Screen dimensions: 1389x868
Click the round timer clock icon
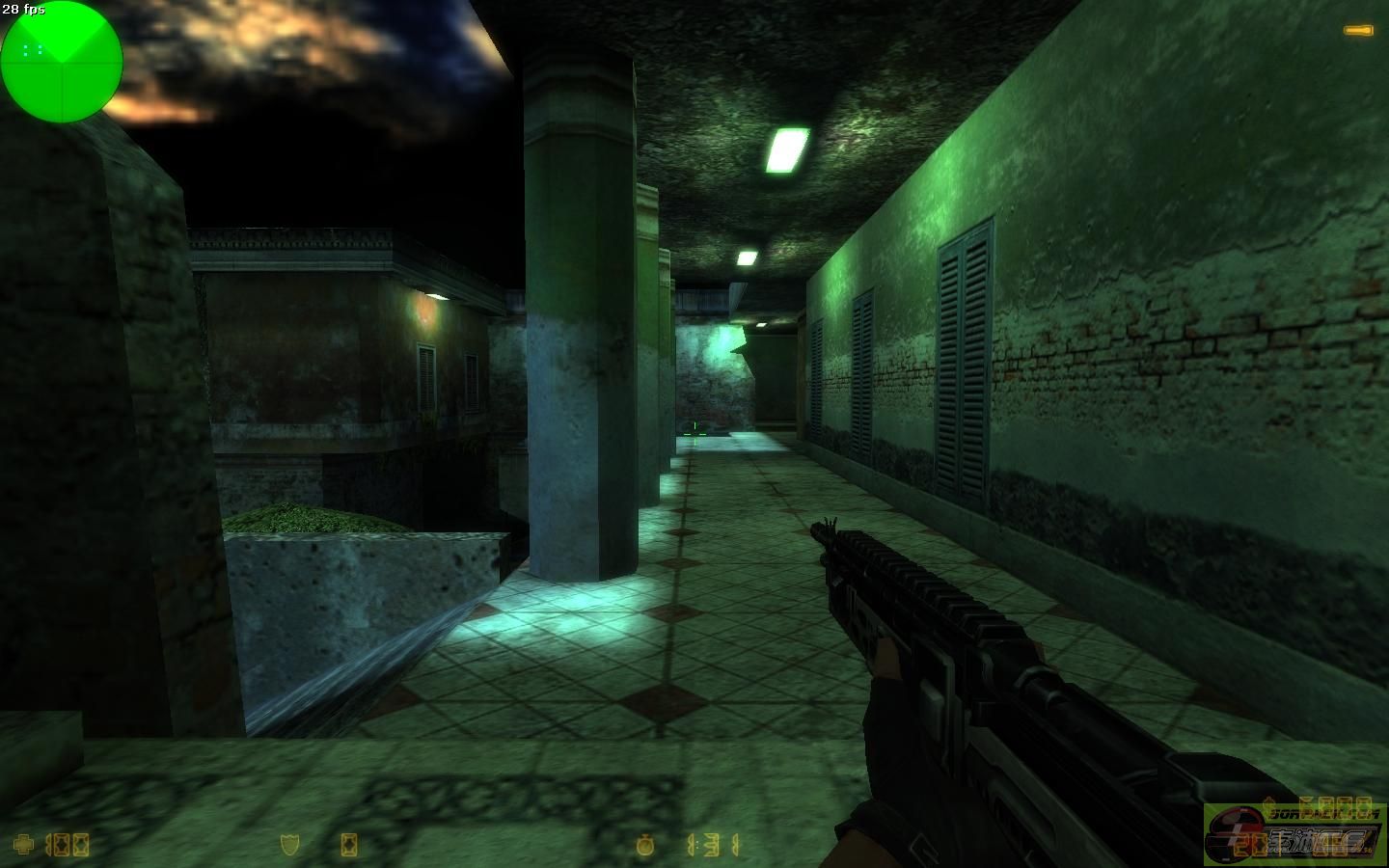(x=645, y=846)
